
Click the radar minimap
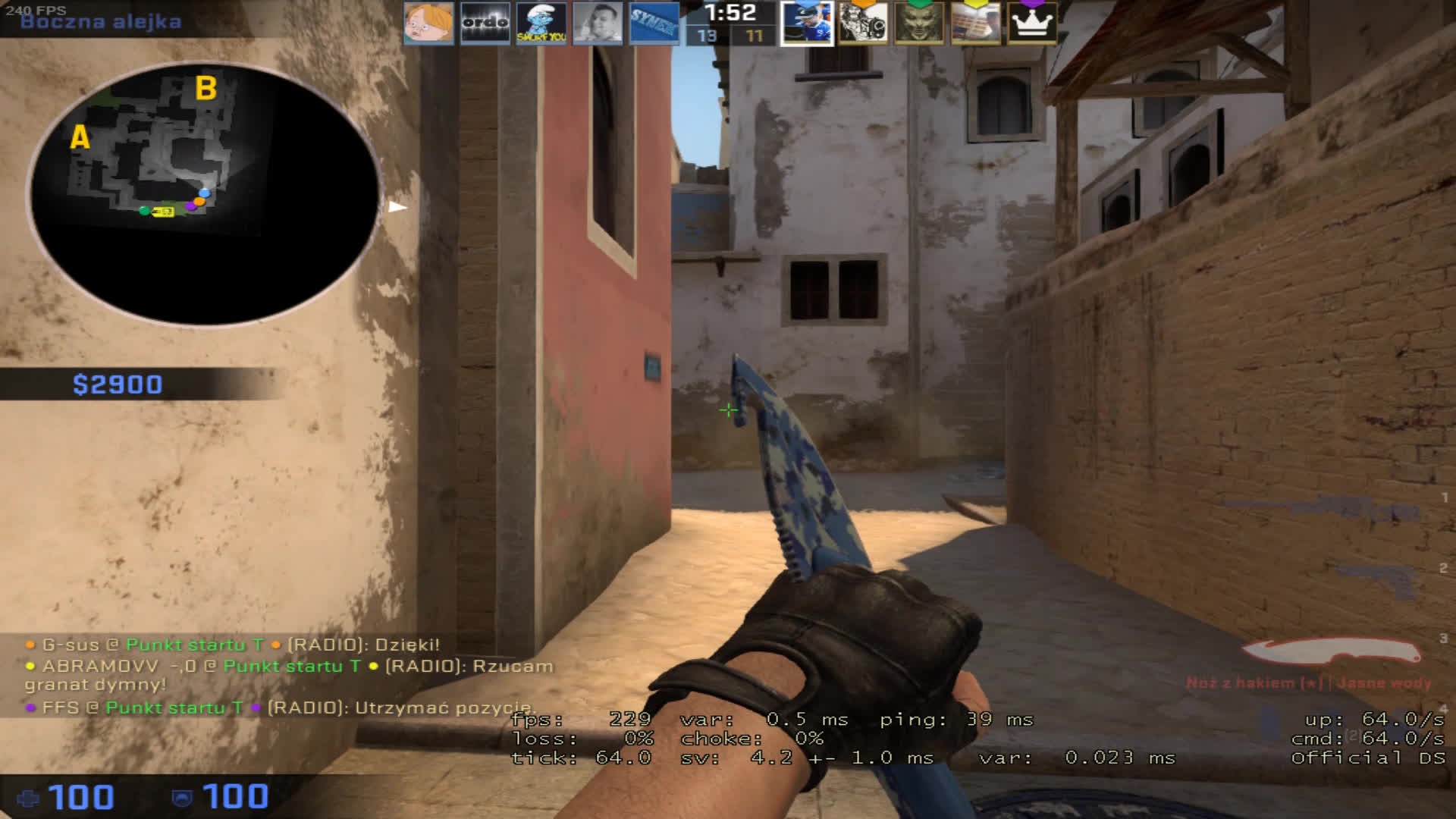pyautogui.click(x=203, y=194)
